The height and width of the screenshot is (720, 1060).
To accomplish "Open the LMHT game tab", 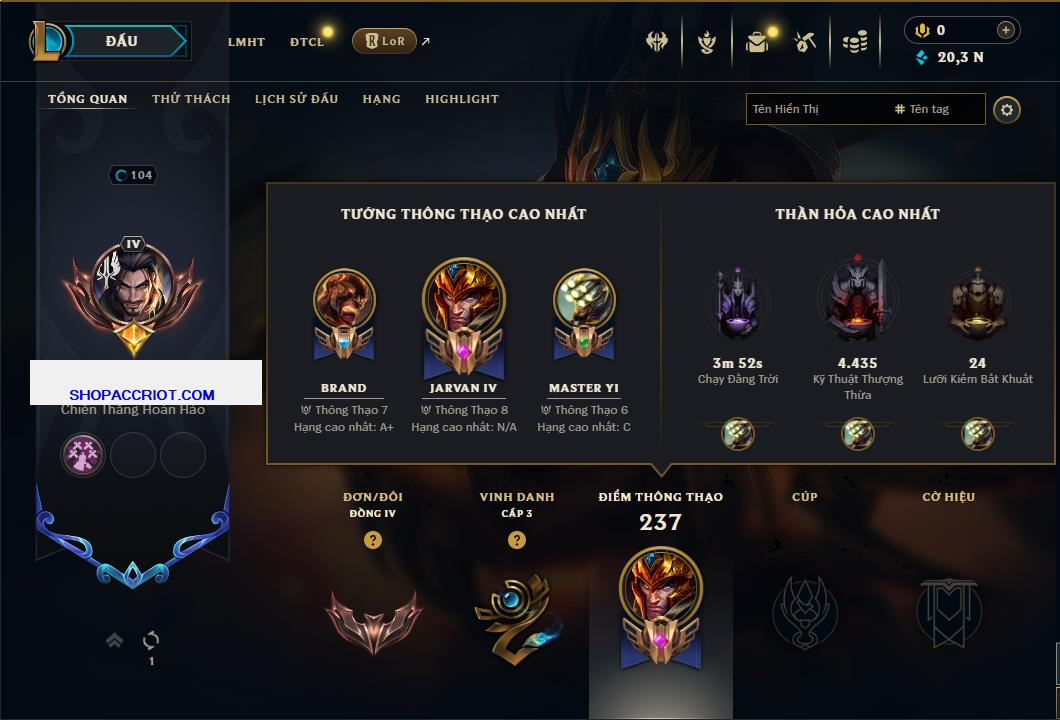I will (x=246, y=42).
